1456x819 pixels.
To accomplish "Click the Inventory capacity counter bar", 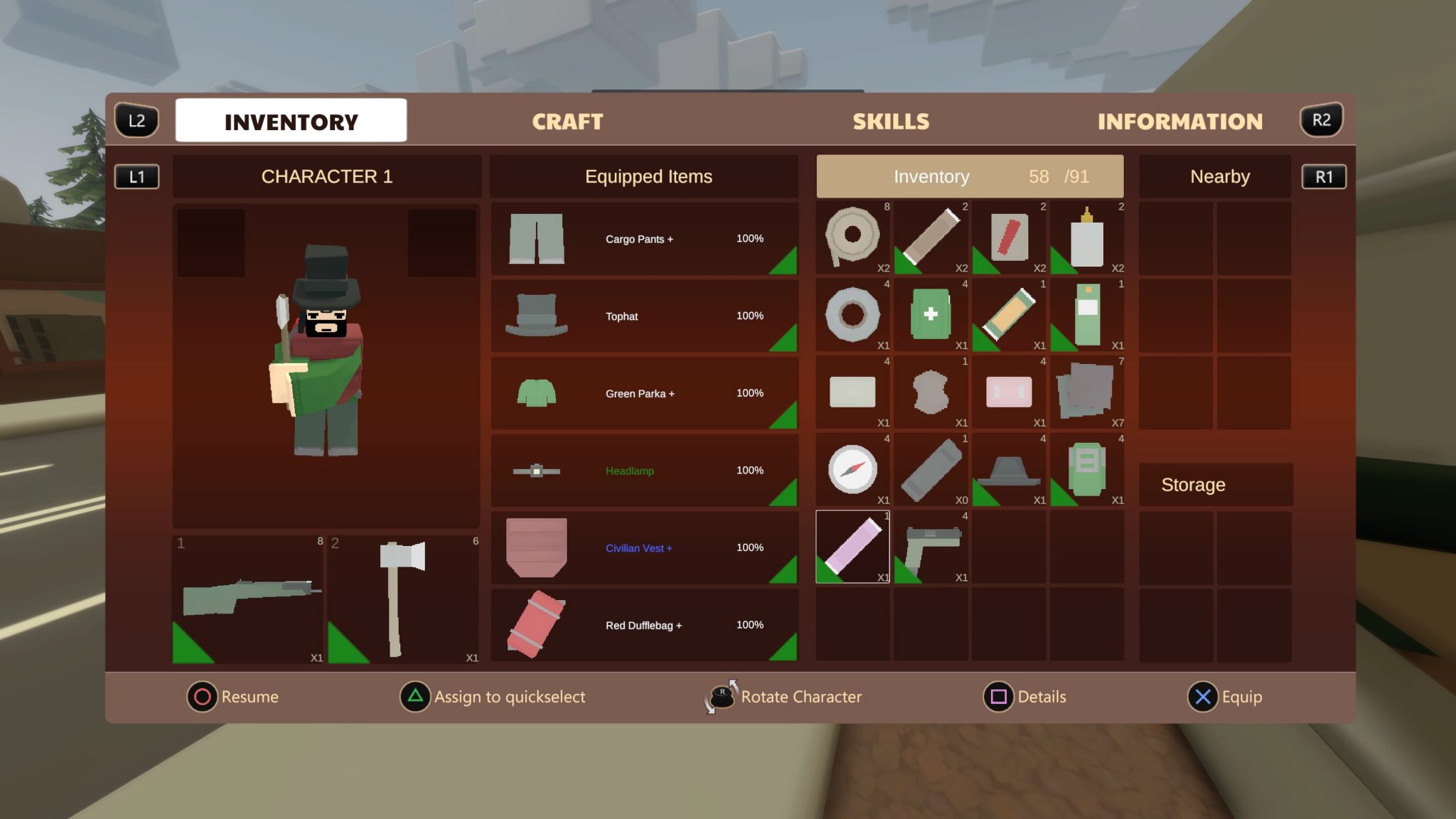I will tap(970, 176).
